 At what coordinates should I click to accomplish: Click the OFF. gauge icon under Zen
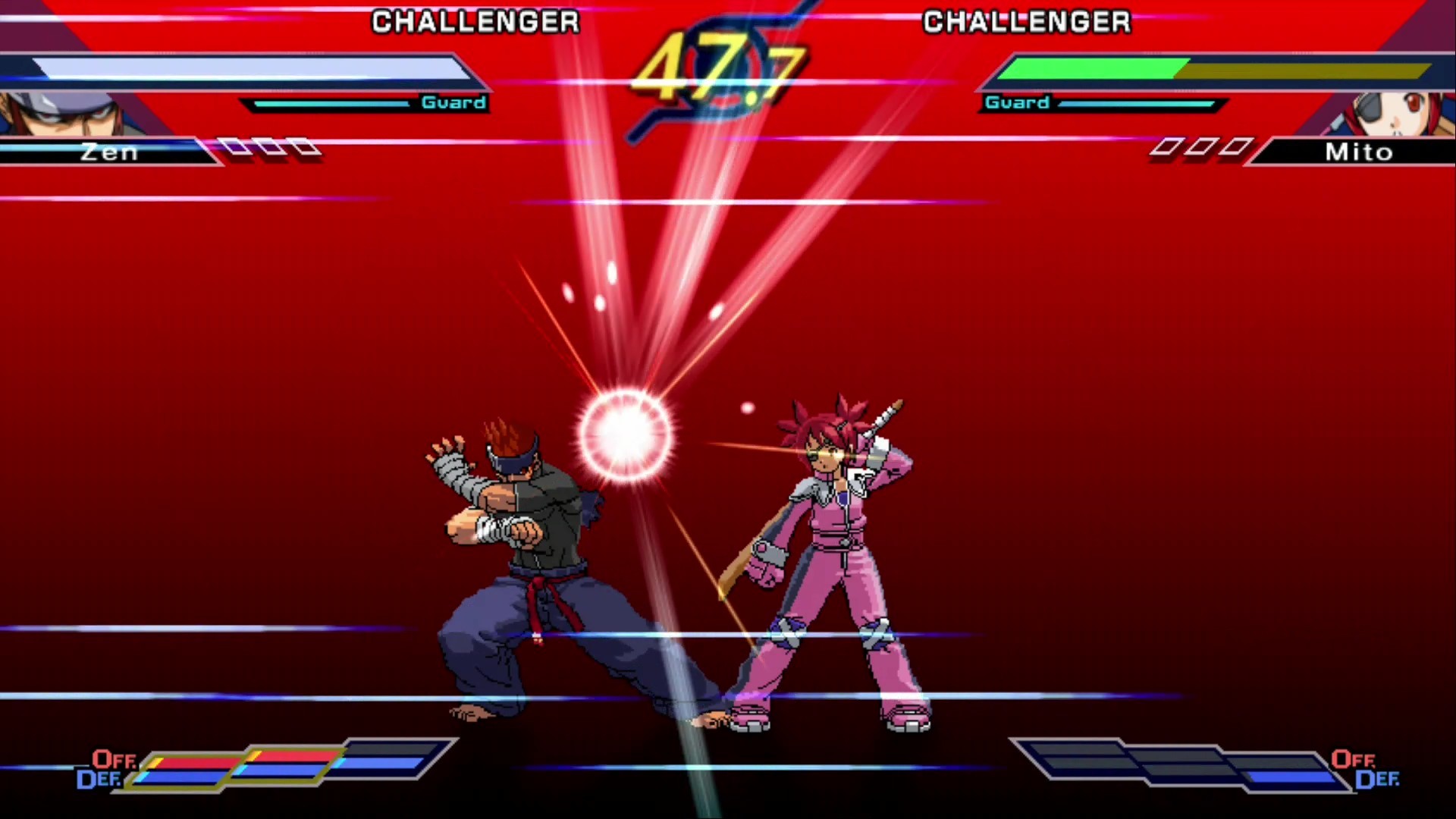click(x=112, y=760)
